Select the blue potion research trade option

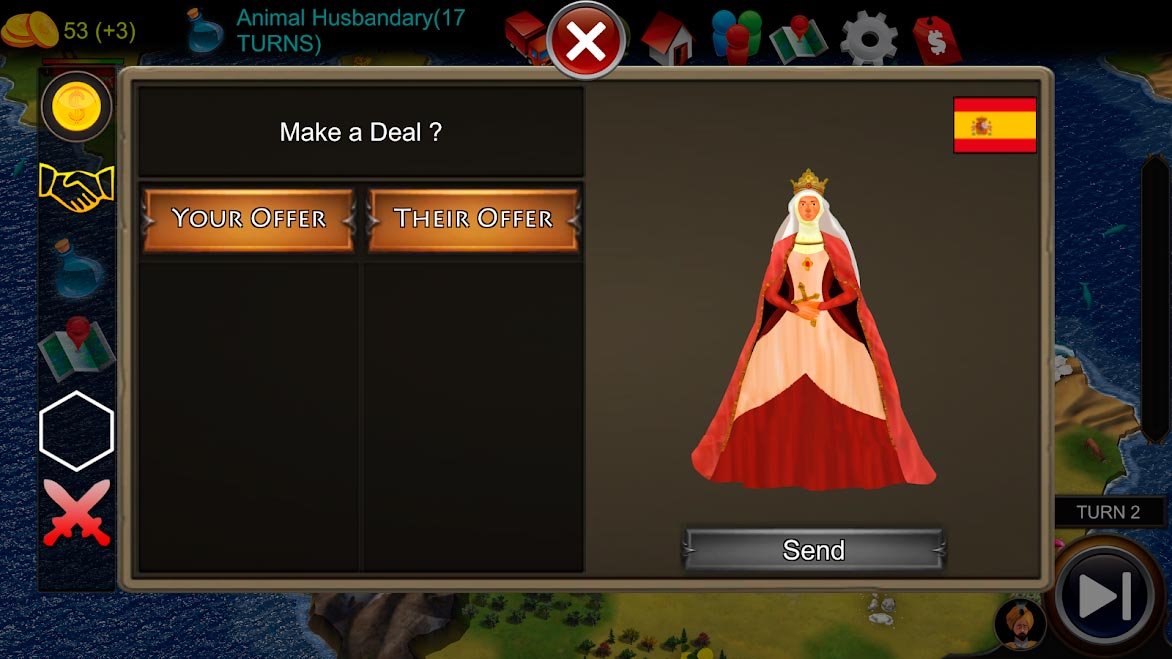click(x=76, y=268)
